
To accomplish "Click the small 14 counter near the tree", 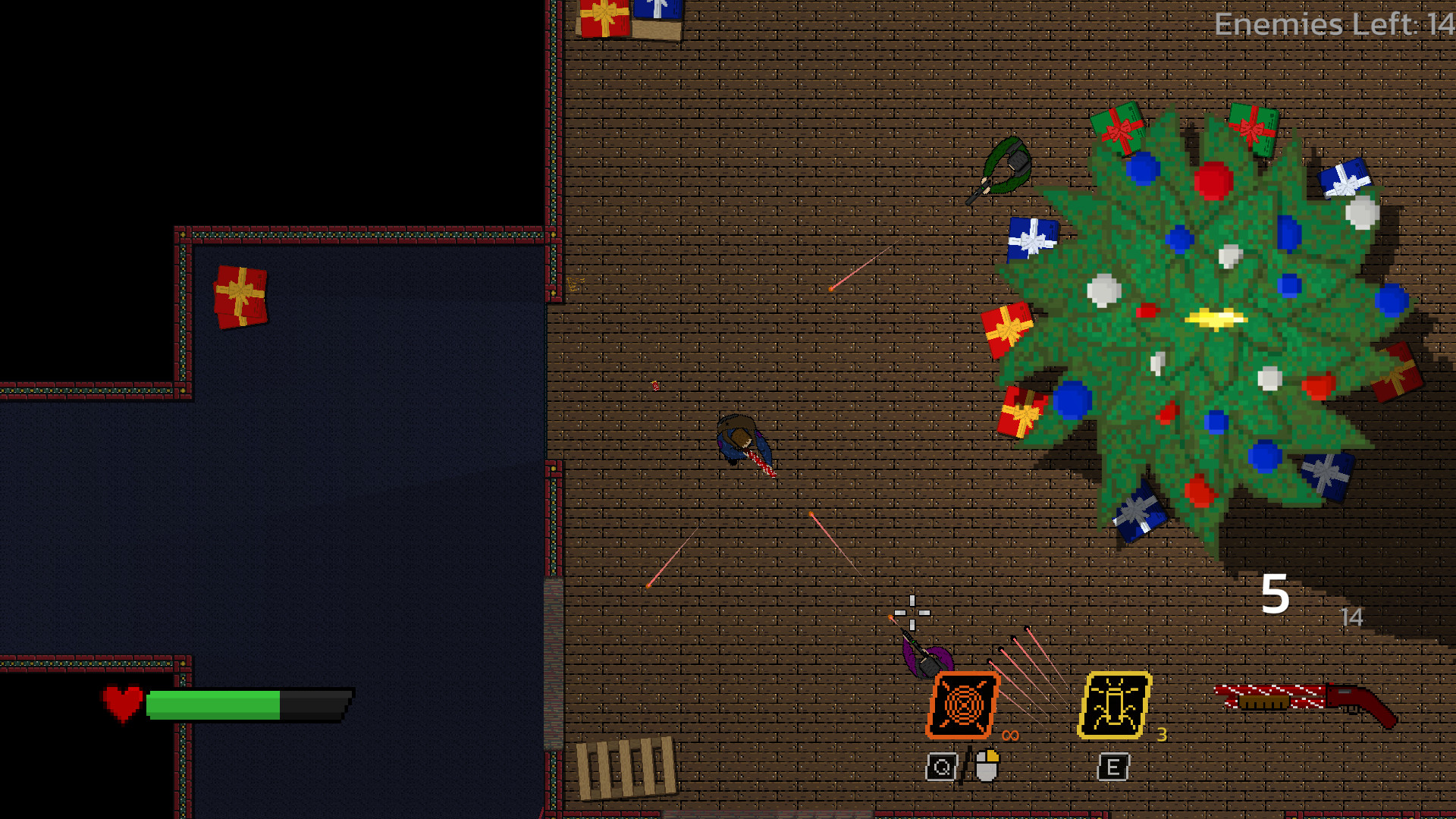I will pyautogui.click(x=1351, y=618).
